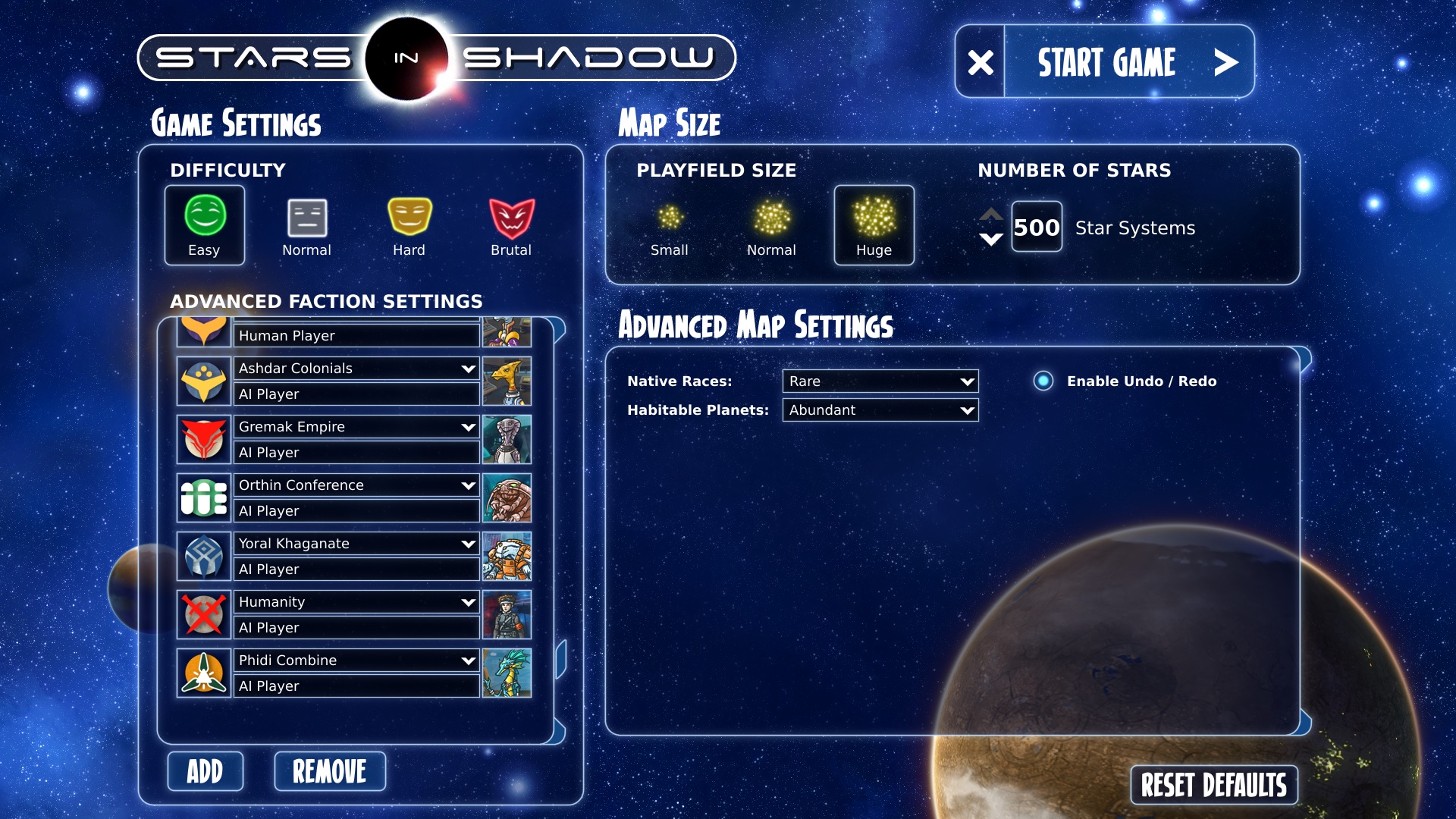Pick Brutal difficulty
This screenshot has height=819, width=1456.
coord(511,225)
